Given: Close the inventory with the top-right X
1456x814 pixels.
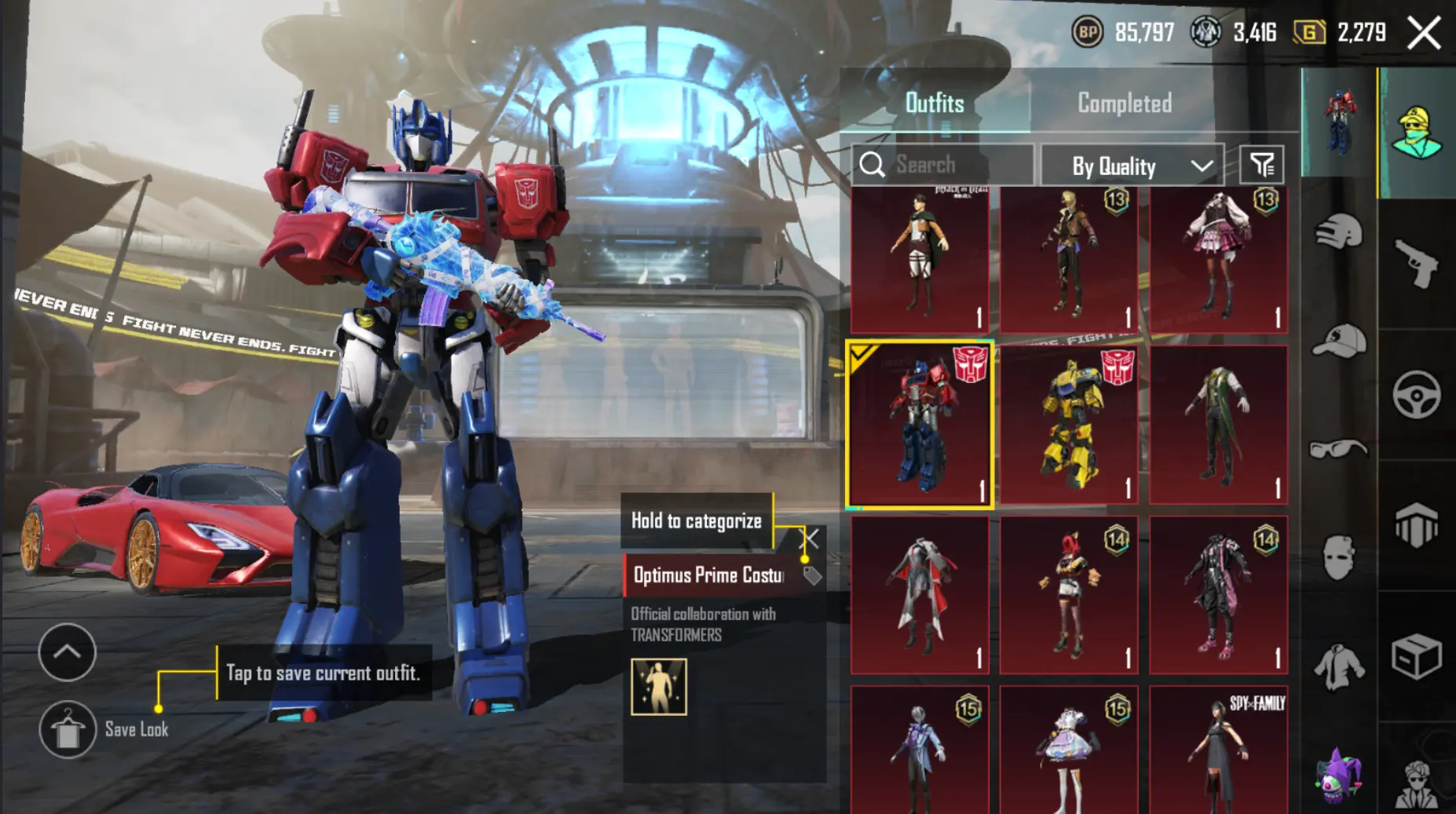Looking at the screenshot, I should [x=1424, y=33].
